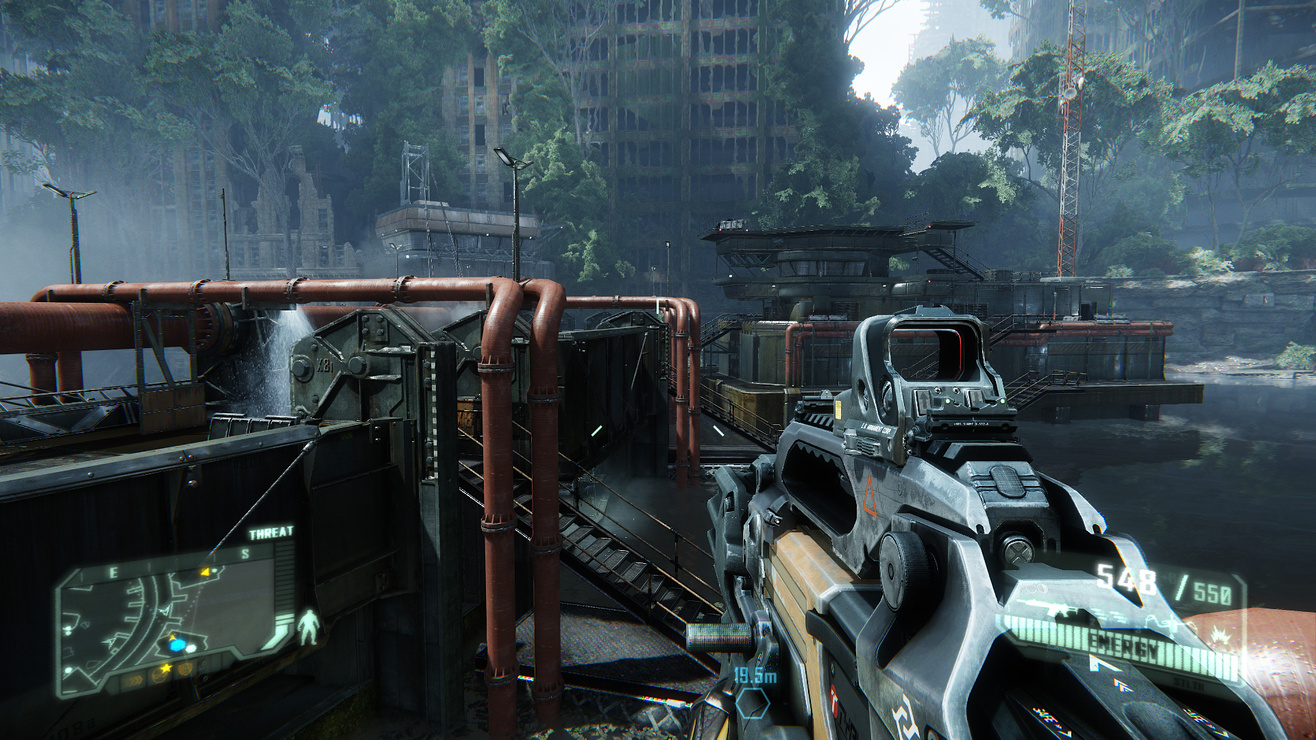The width and height of the screenshot is (1316, 740).
Task: Click the blue hexagon objective marker on minimap
Action: tap(178, 645)
